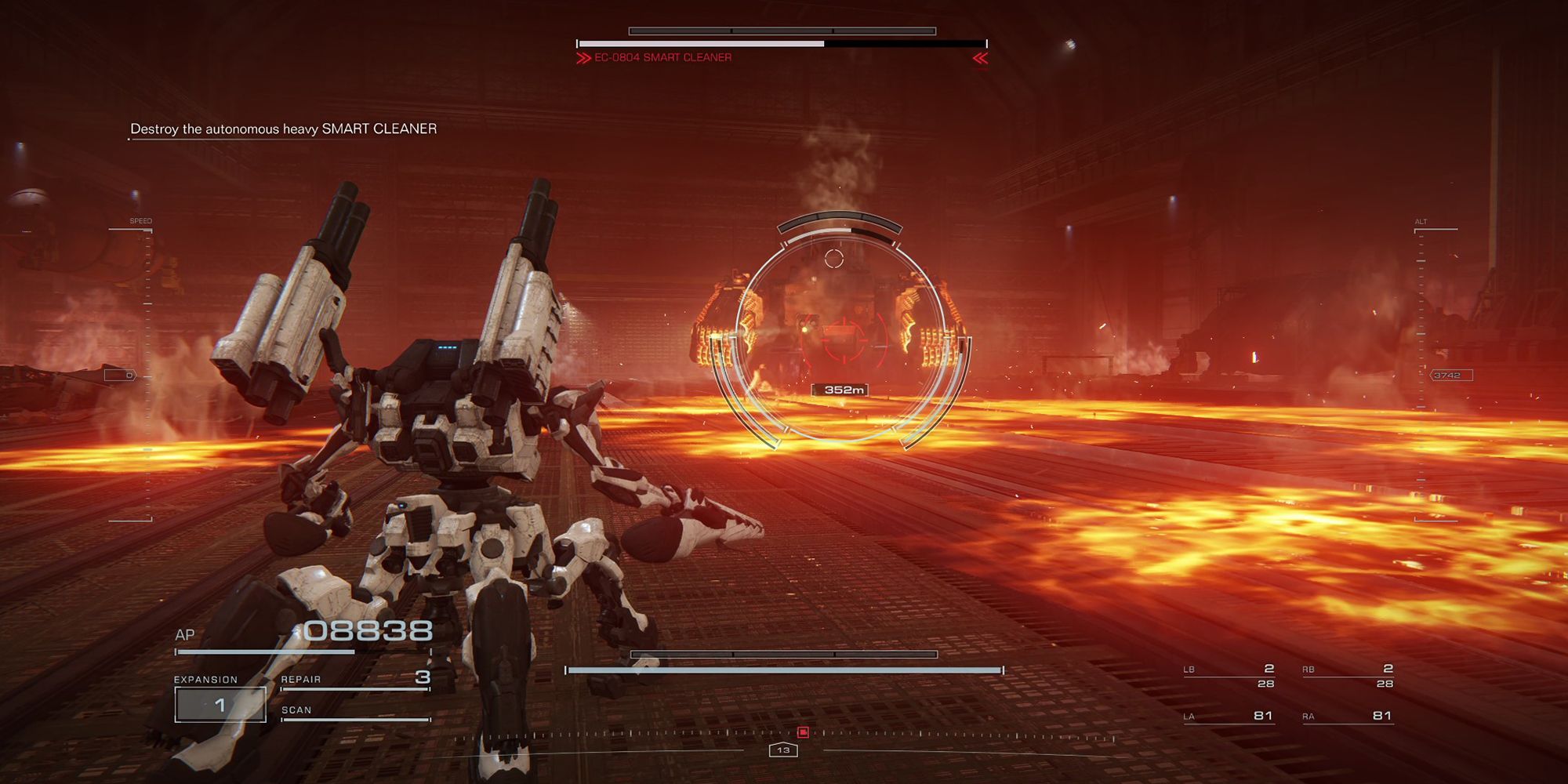Open the 352m distance readout

click(x=840, y=388)
